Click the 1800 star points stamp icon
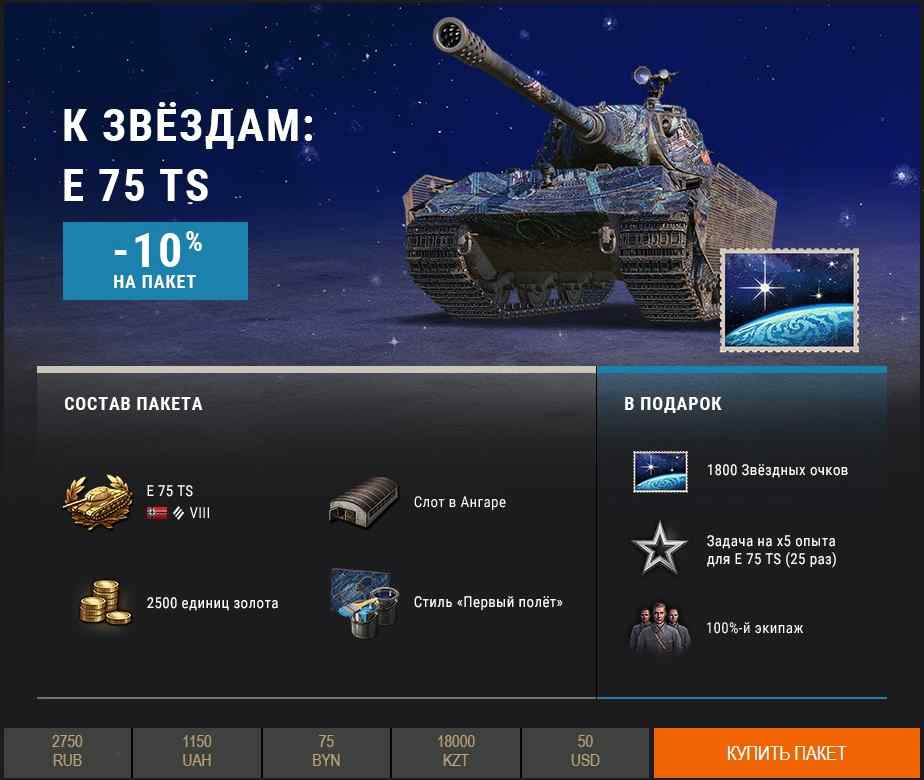Viewport: 924px width, 780px height. [660, 471]
